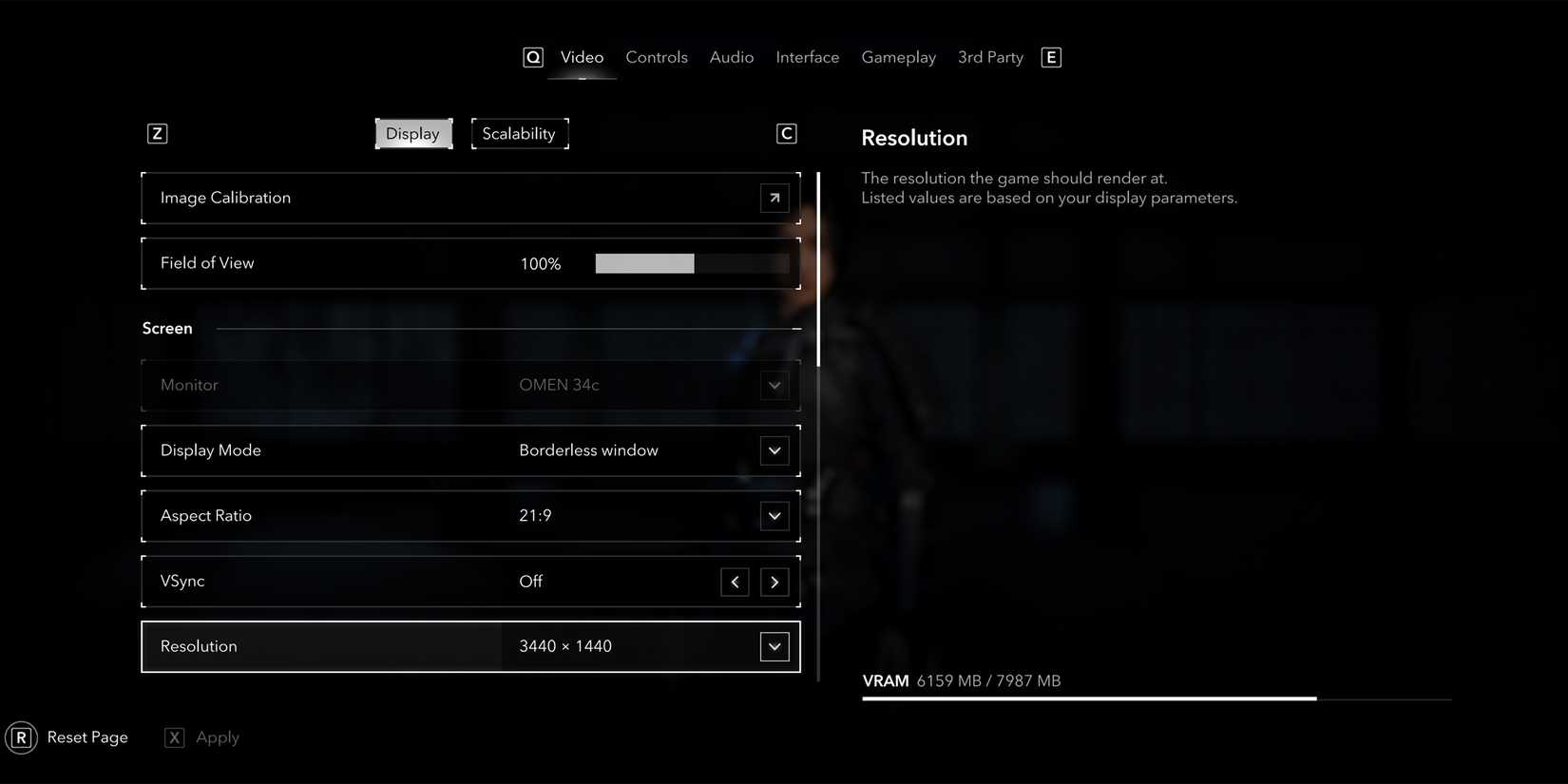The image size is (1568, 784).
Task: Click the left arrow on VSync setting
Action: 734,581
